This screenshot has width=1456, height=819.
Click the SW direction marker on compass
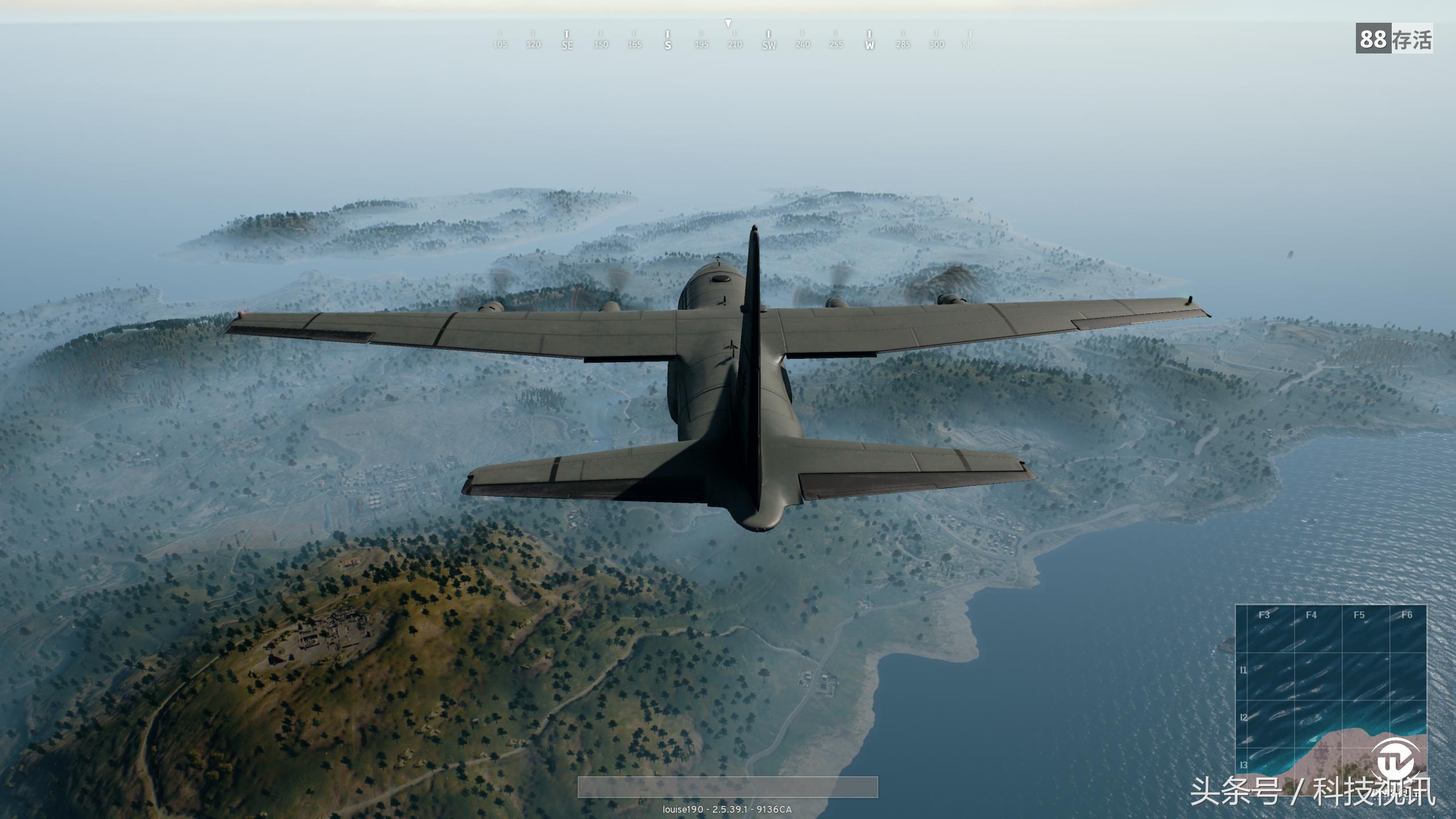tap(768, 44)
